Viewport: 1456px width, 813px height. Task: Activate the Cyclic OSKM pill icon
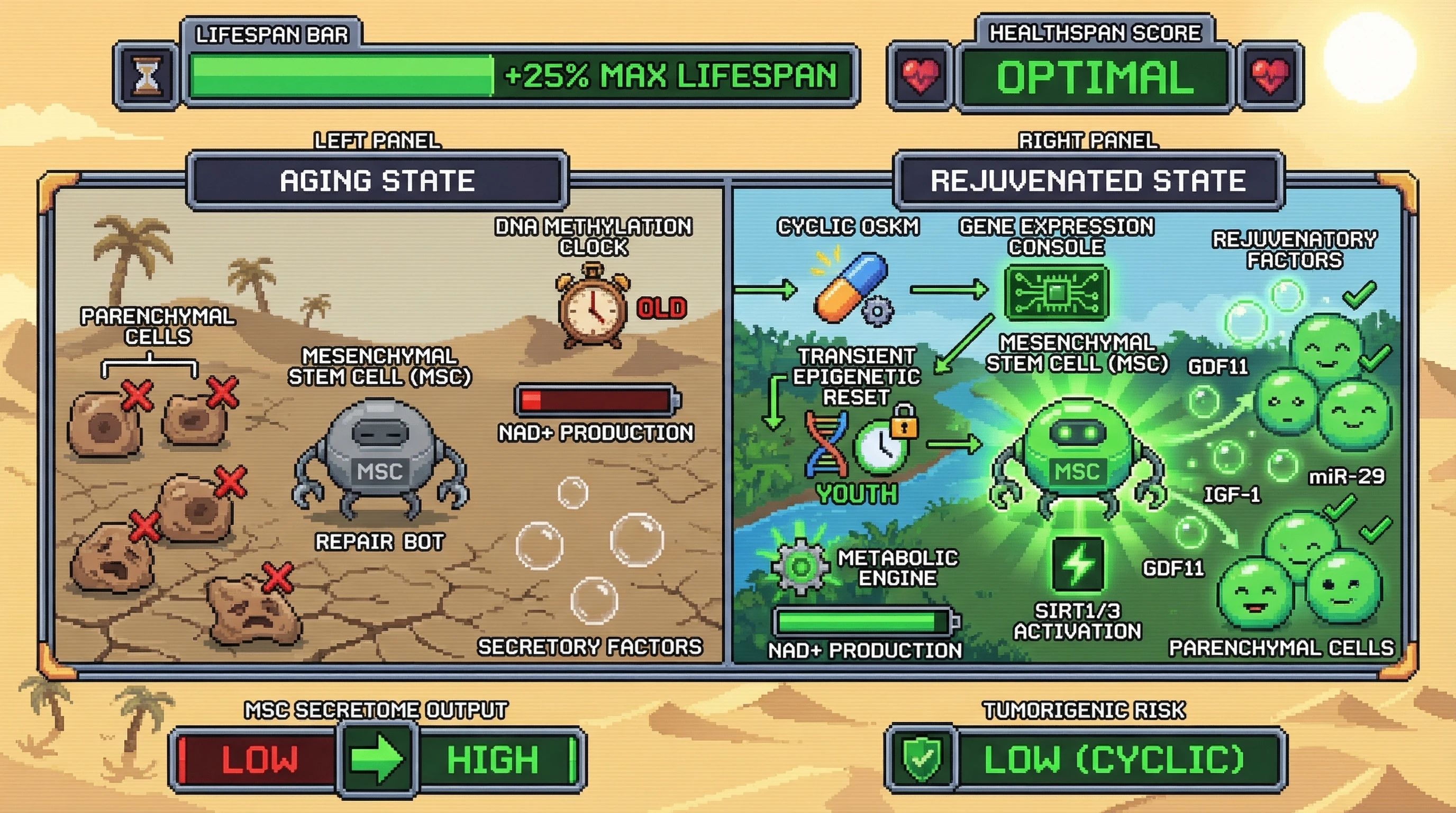(x=851, y=288)
